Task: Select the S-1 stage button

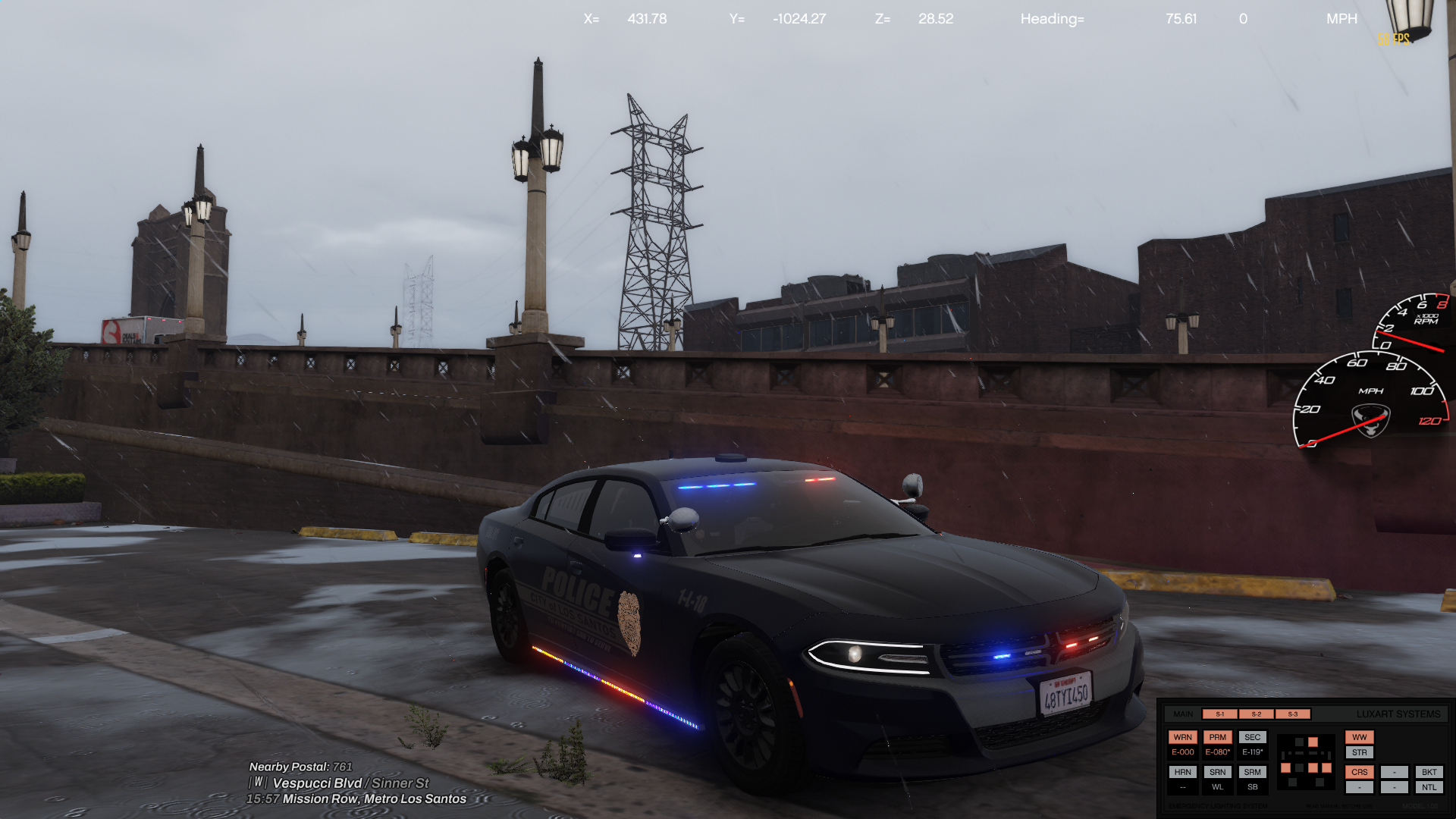Action: coord(1219,714)
